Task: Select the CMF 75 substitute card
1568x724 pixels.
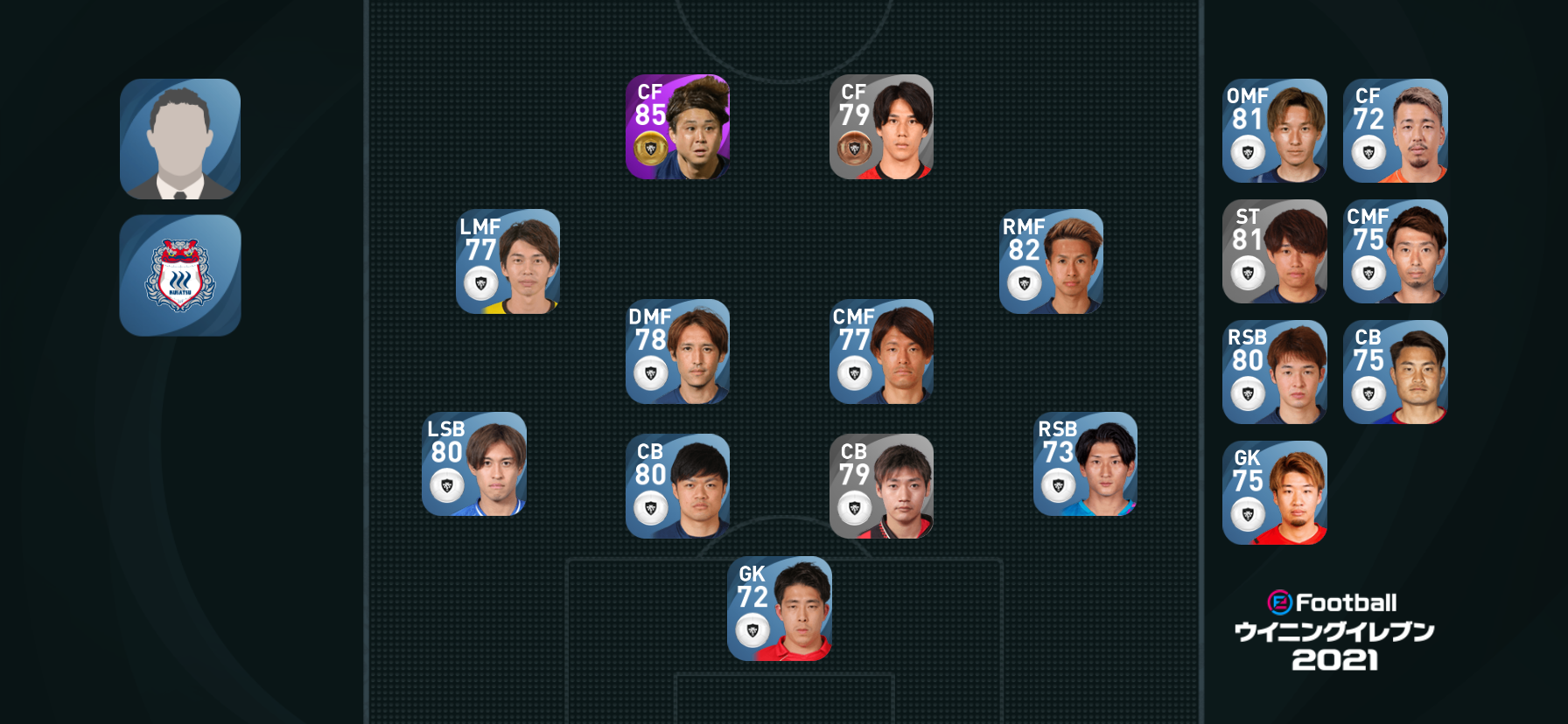Action: point(1395,252)
